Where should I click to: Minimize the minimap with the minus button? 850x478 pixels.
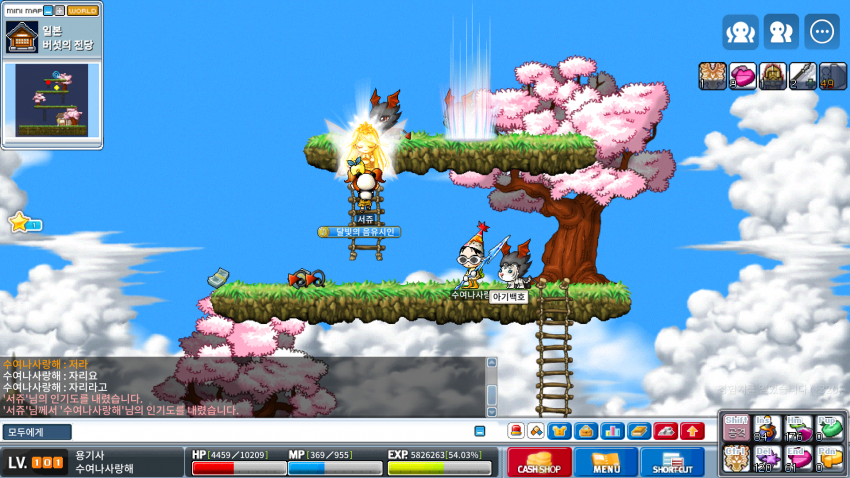click(x=46, y=10)
